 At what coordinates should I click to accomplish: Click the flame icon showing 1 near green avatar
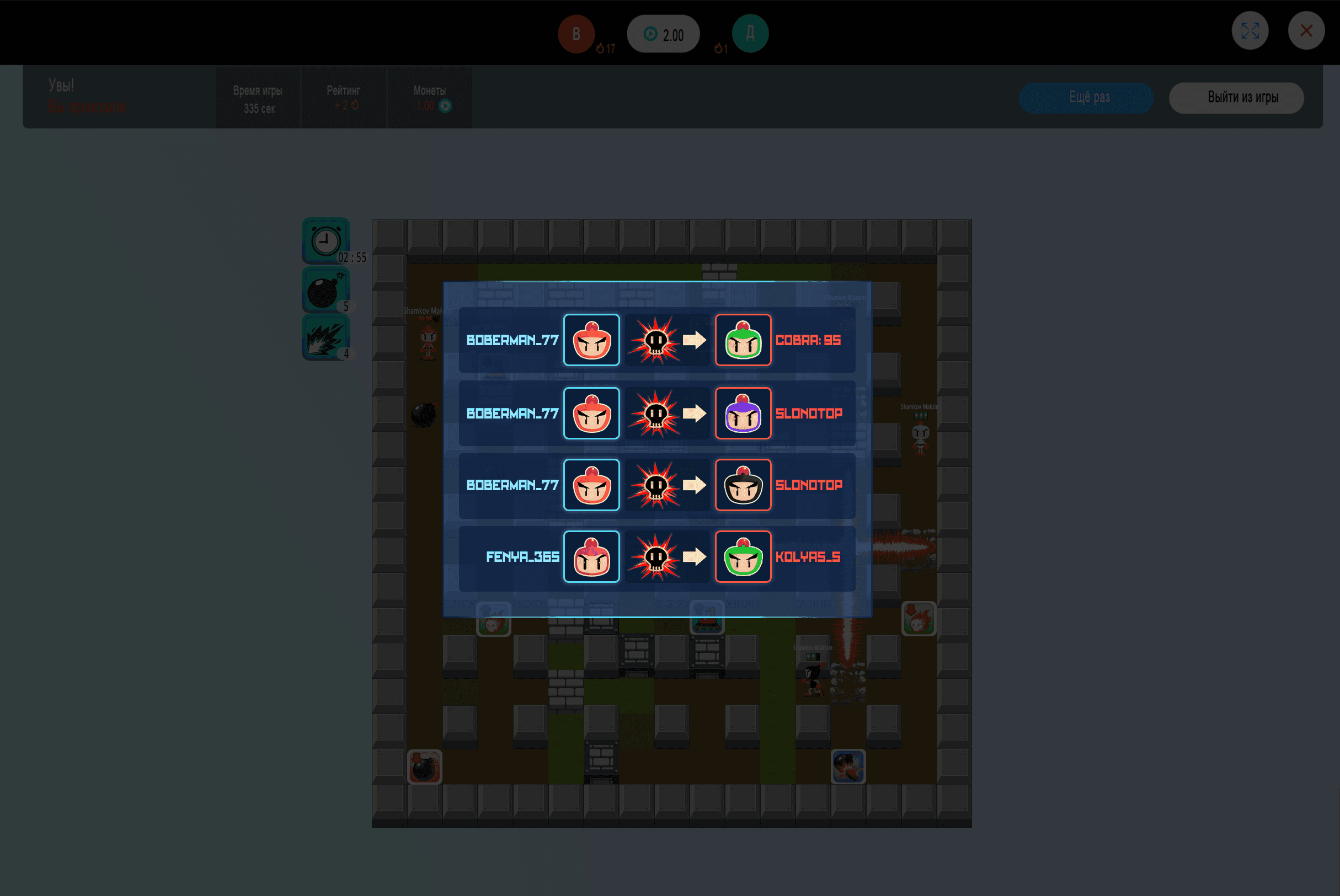[719, 49]
